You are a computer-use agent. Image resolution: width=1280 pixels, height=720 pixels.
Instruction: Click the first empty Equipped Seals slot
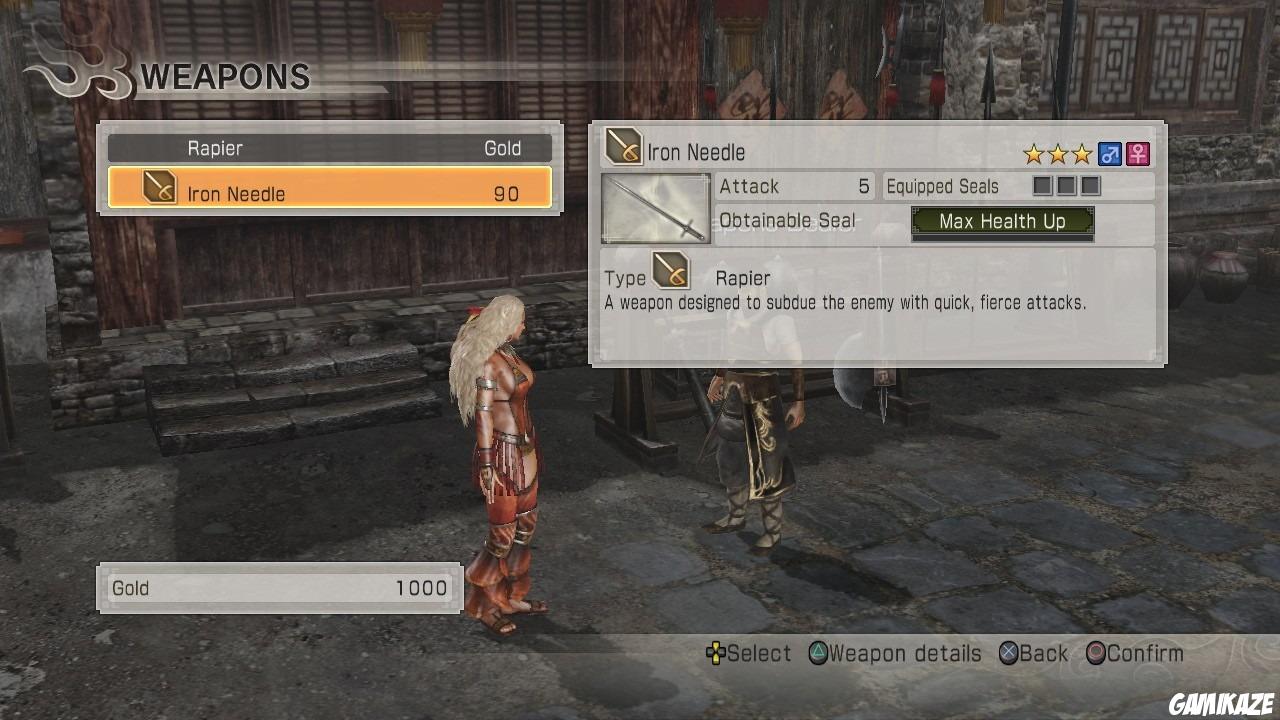(x=1041, y=186)
